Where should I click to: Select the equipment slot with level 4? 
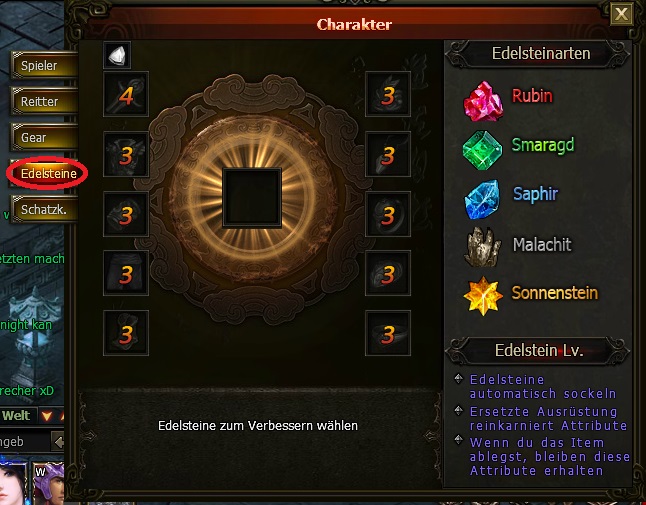coord(126,95)
